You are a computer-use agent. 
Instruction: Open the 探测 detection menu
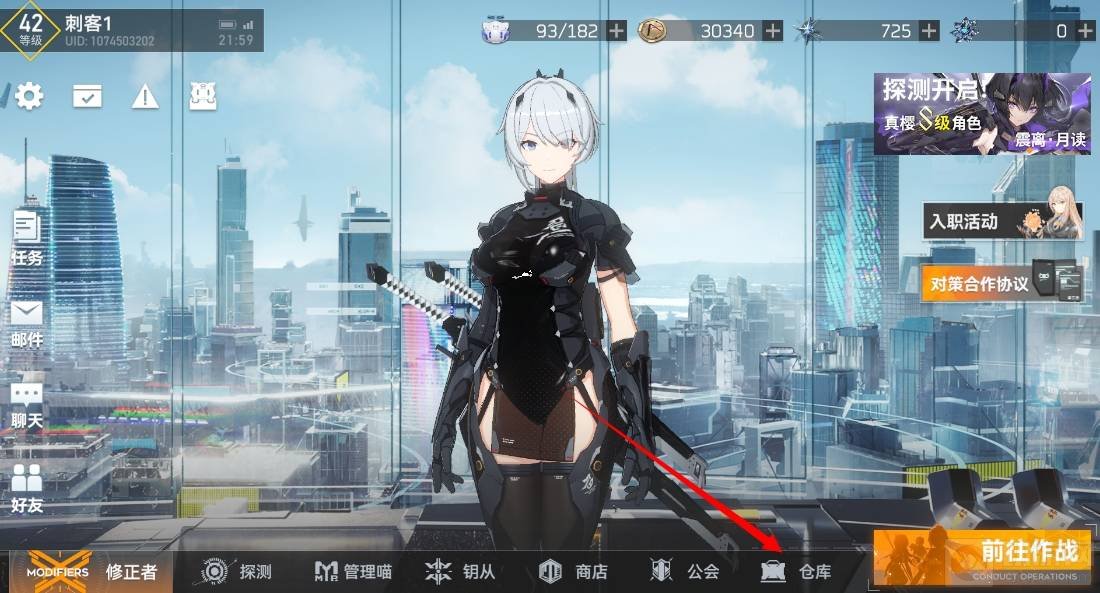pyautogui.click(x=237, y=571)
